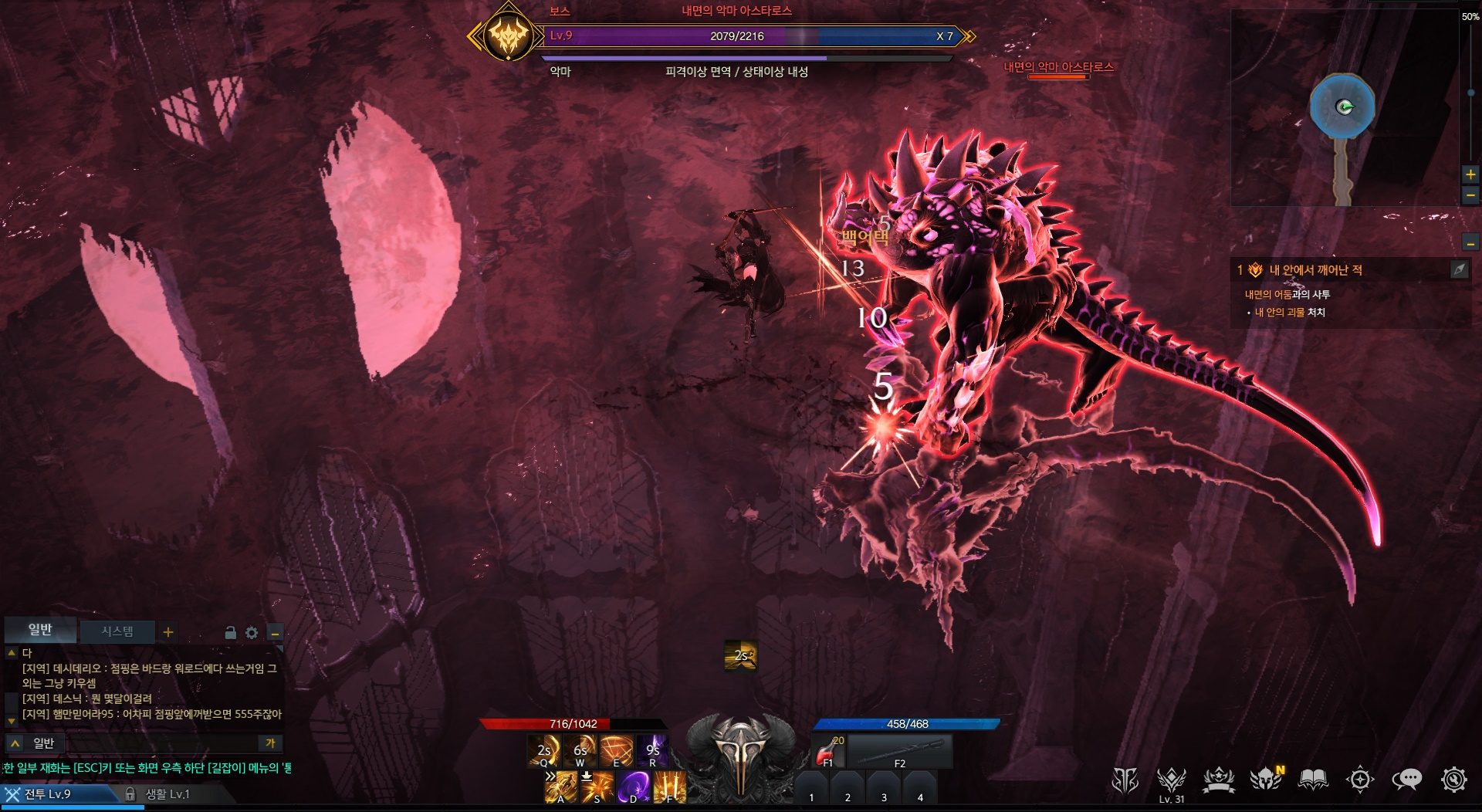The image size is (1482, 812).
Task: Open the open-book guide menu
Action: pos(1312,780)
